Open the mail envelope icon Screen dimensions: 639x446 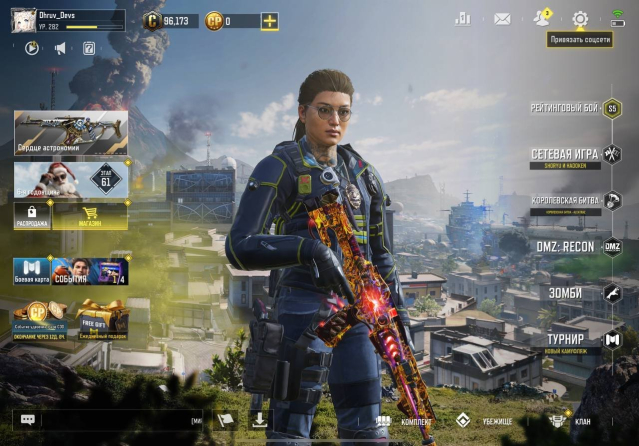click(502, 18)
